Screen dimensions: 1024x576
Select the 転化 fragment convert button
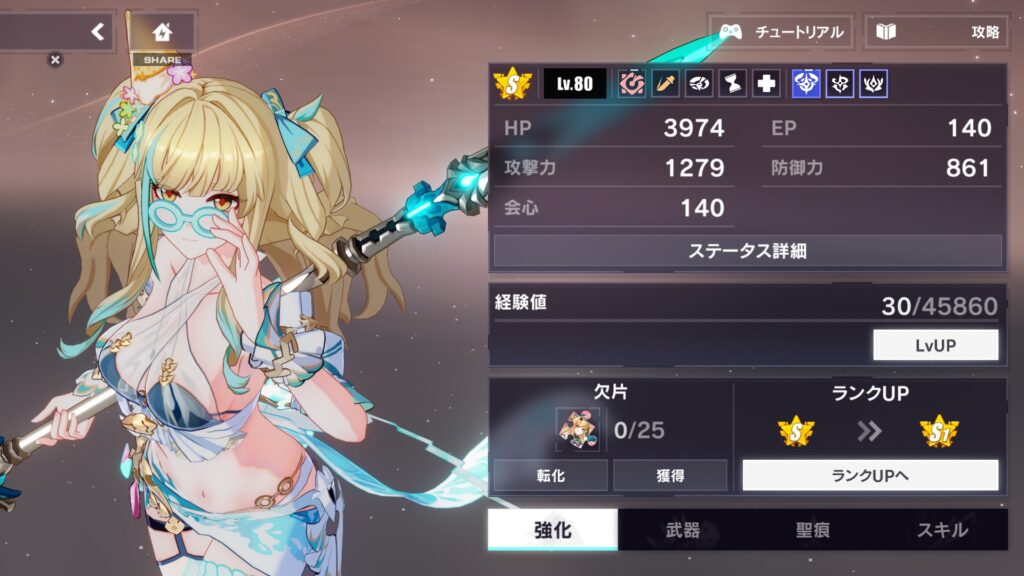pos(550,475)
